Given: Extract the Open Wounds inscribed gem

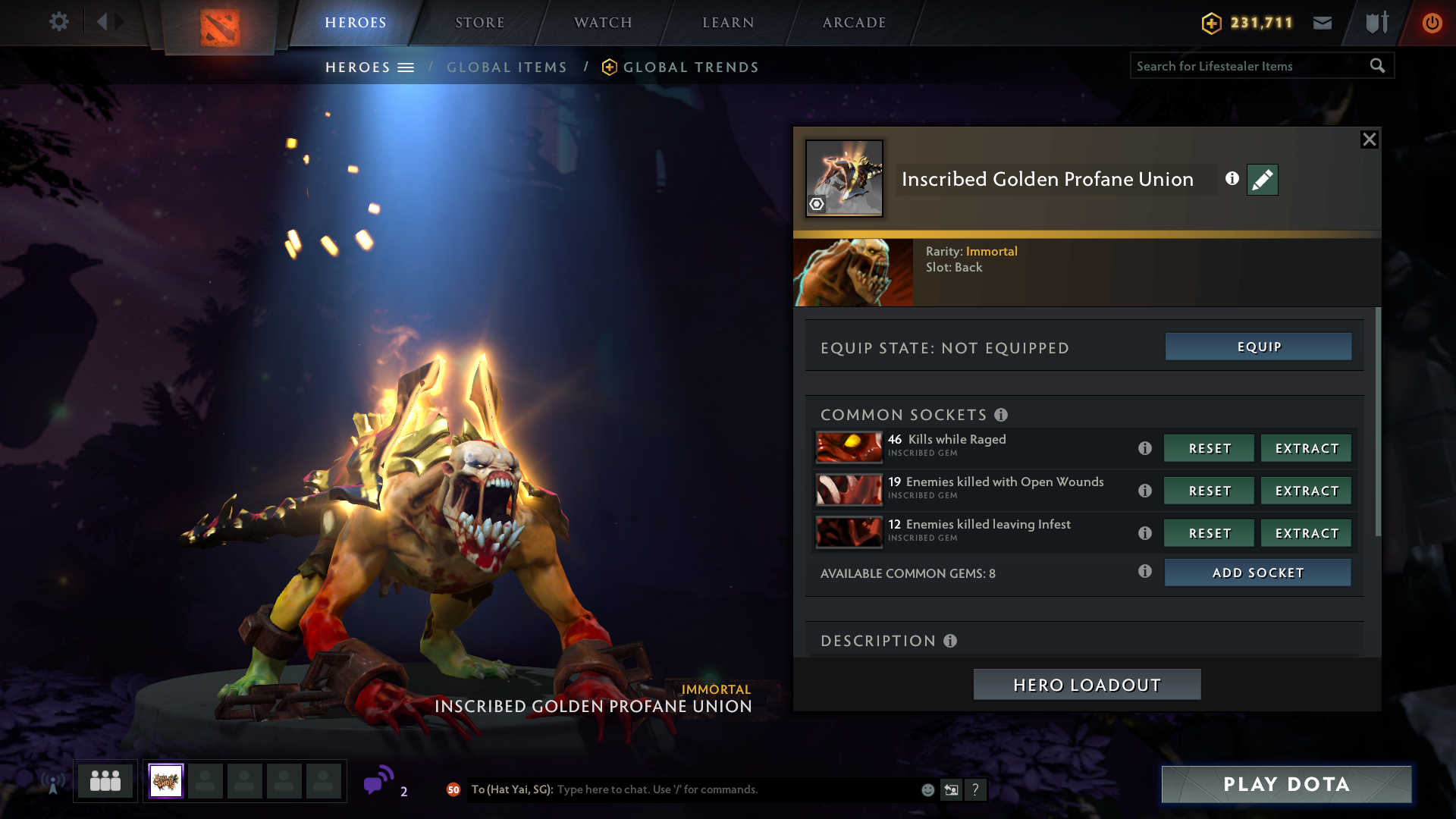Looking at the screenshot, I should coord(1306,491).
